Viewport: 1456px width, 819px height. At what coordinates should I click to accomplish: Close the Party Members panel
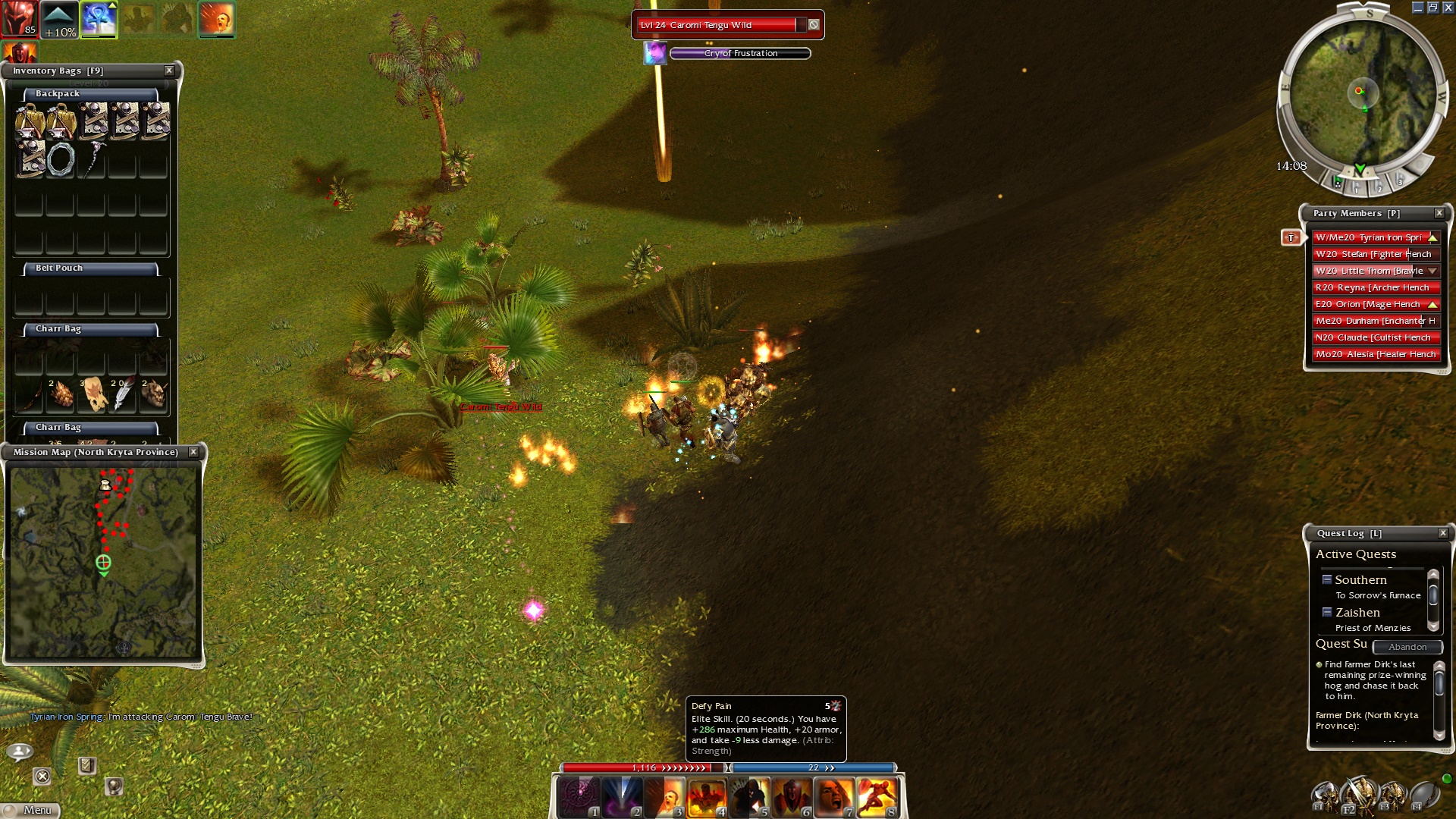[x=1439, y=213]
